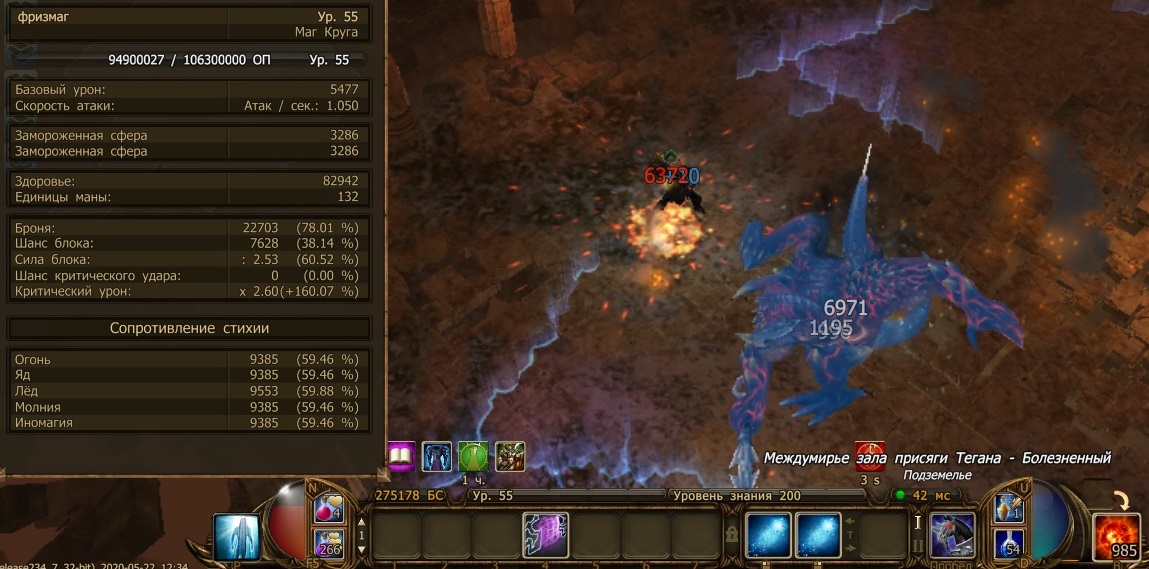Switch to weapon set II
1149x569 pixels.
[917, 546]
